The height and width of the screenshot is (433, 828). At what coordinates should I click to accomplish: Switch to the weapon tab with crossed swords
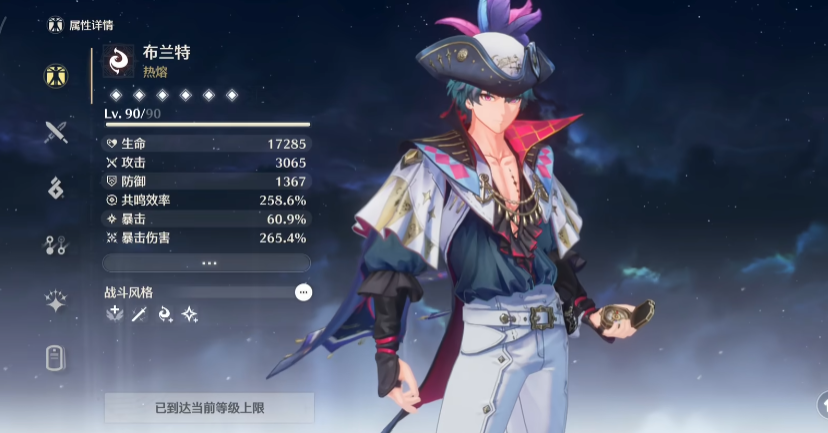(x=57, y=131)
